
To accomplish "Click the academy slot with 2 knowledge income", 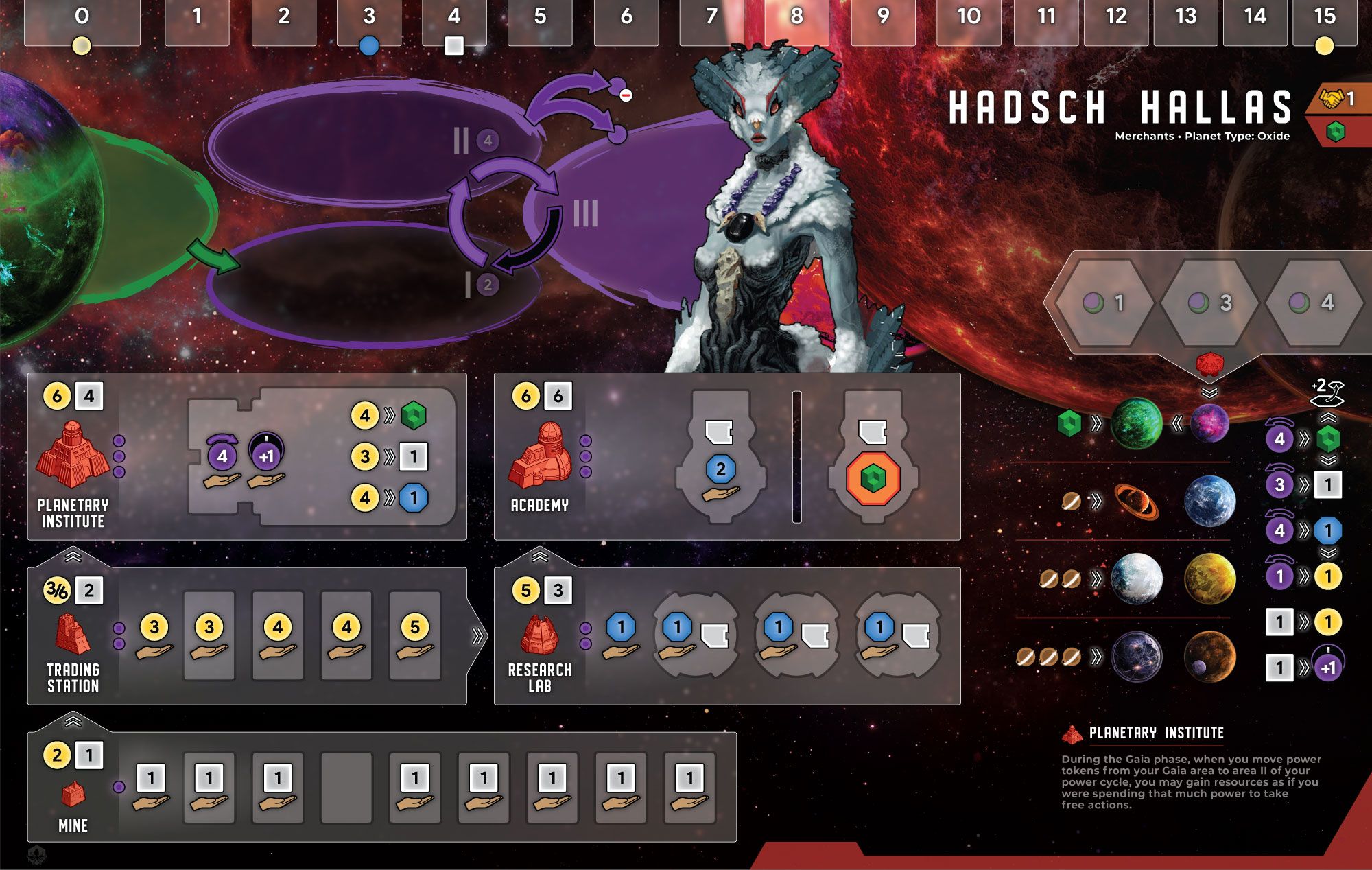I will pos(720,473).
